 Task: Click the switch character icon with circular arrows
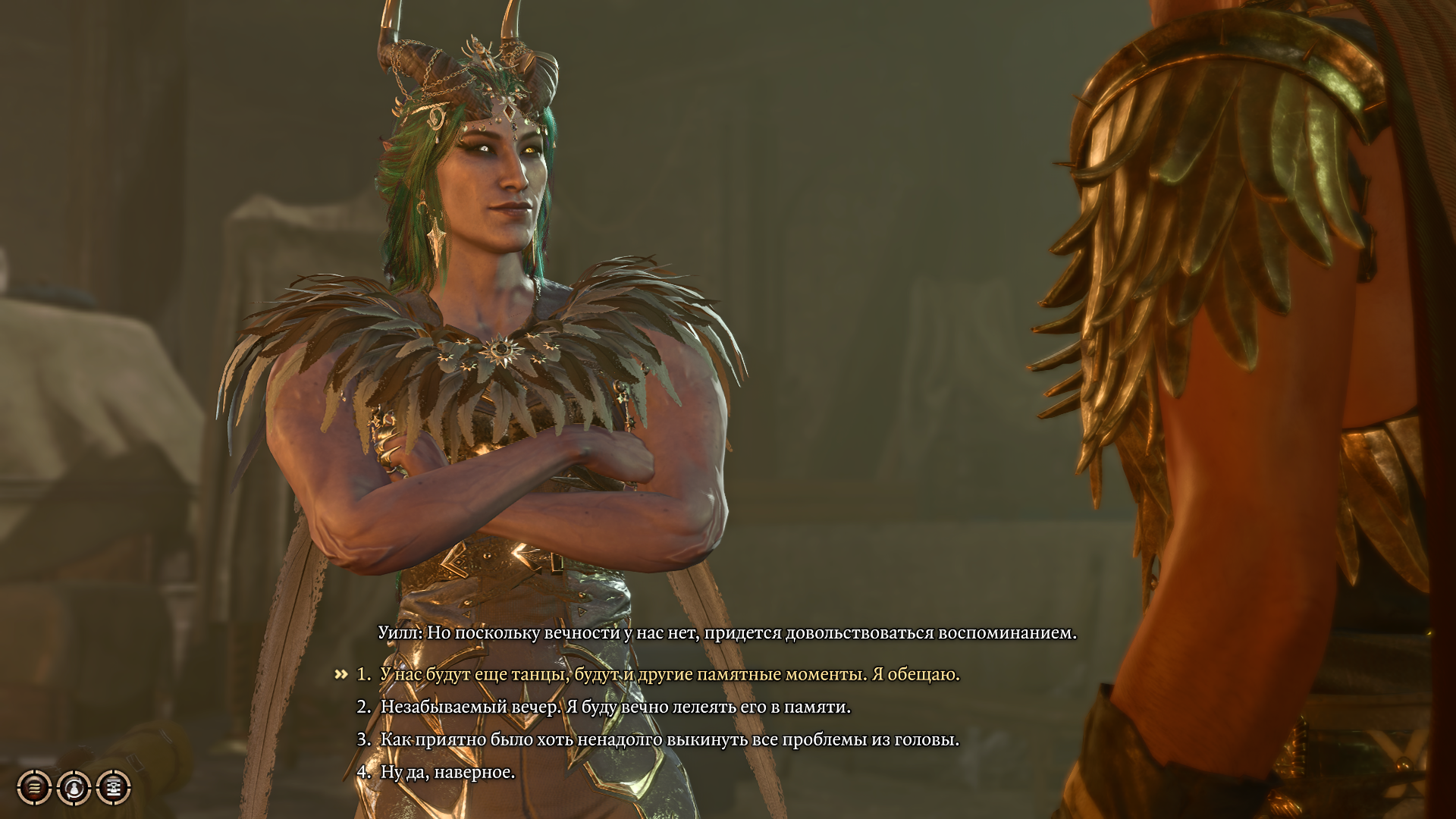74,788
